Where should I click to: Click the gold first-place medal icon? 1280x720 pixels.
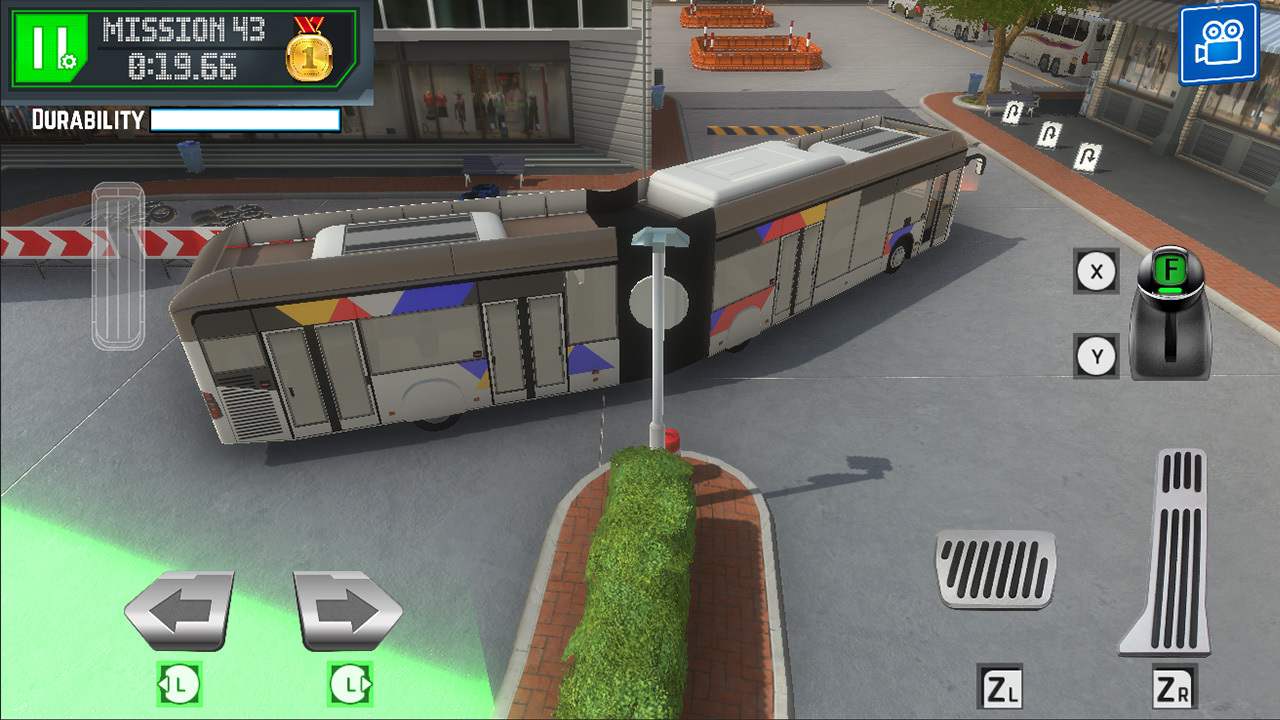(x=311, y=57)
